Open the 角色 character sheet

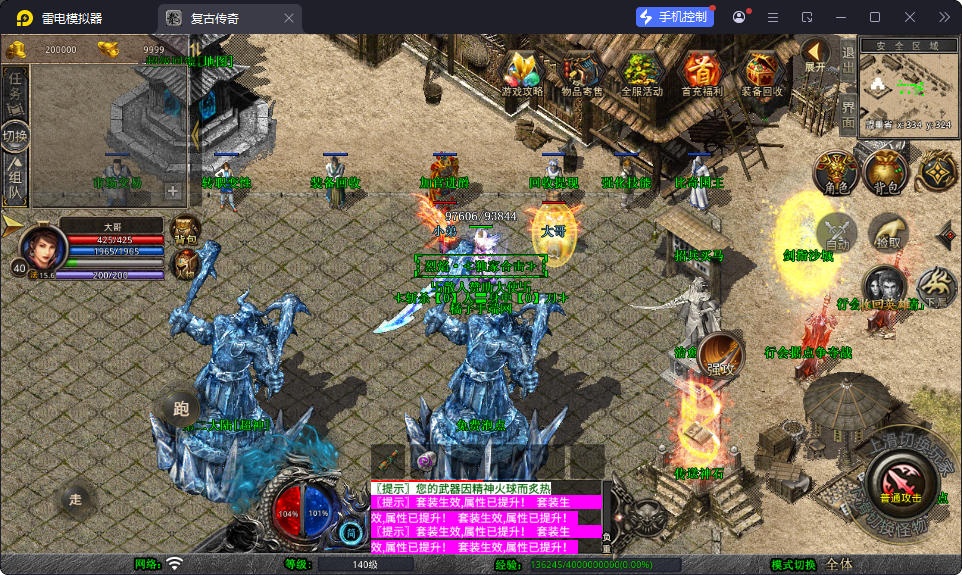[x=836, y=171]
